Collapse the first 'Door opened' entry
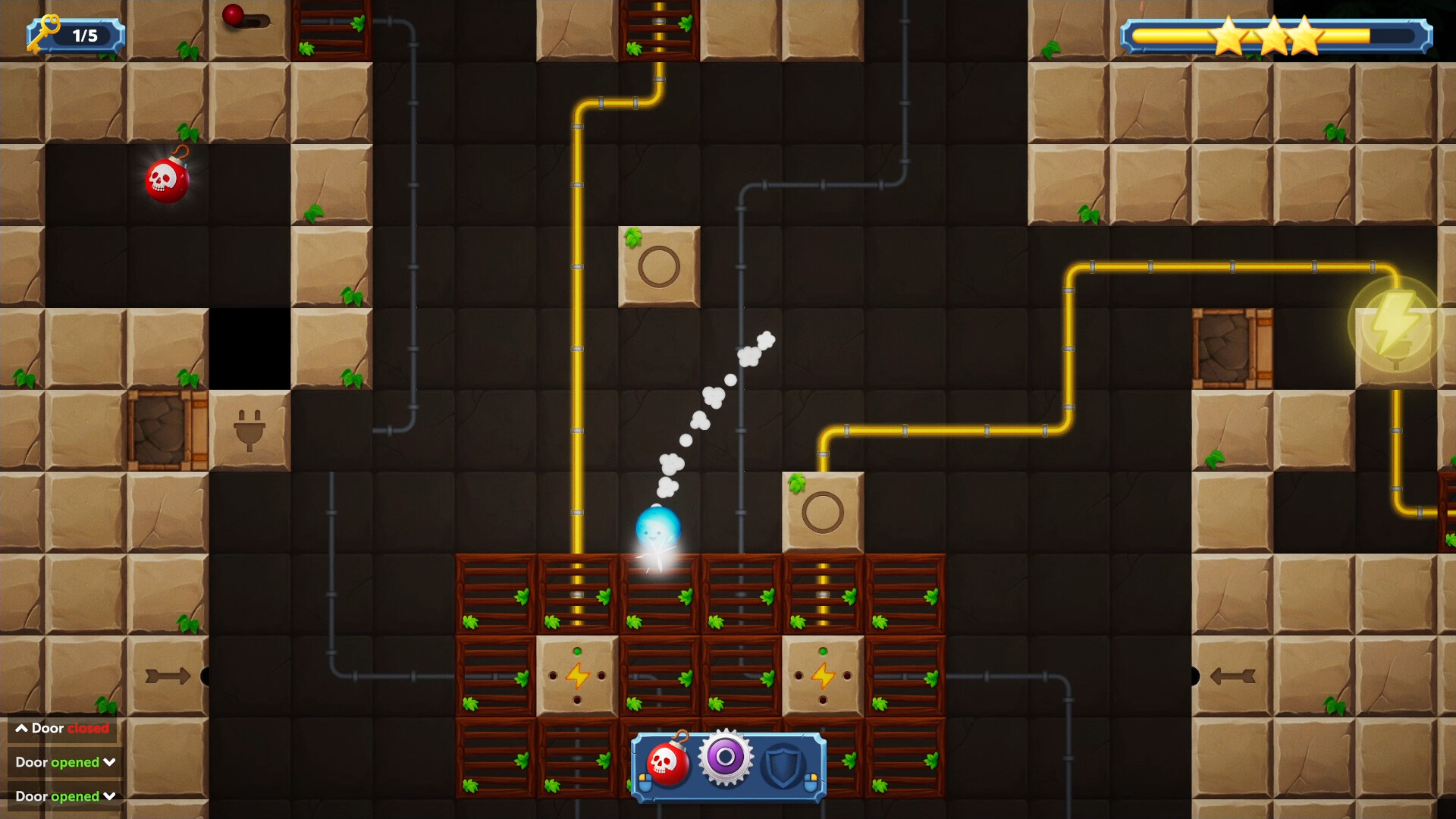Image resolution: width=1456 pixels, height=819 pixels. point(109,762)
